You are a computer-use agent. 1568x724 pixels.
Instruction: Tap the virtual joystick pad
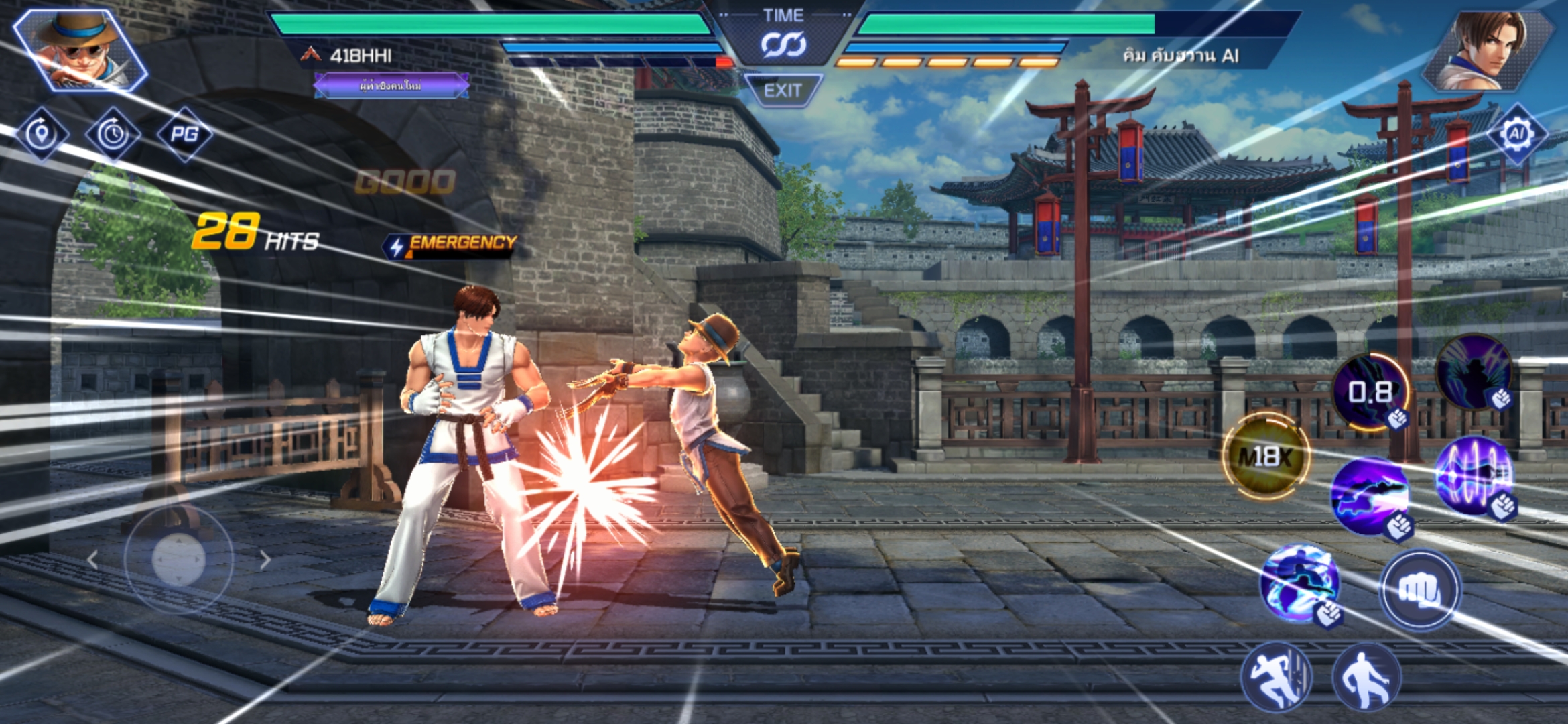pos(178,559)
